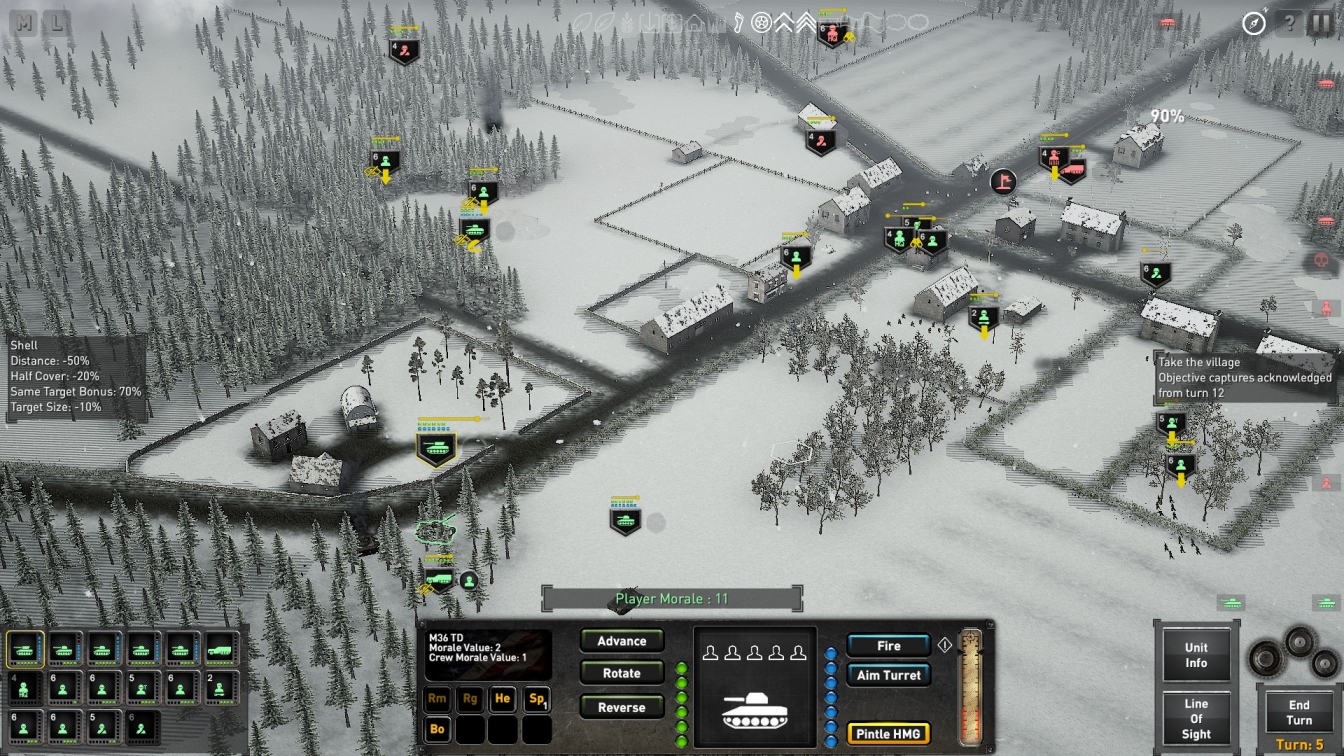Activate the Aim Turret command
The width and height of the screenshot is (1344, 756).
tap(888, 675)
